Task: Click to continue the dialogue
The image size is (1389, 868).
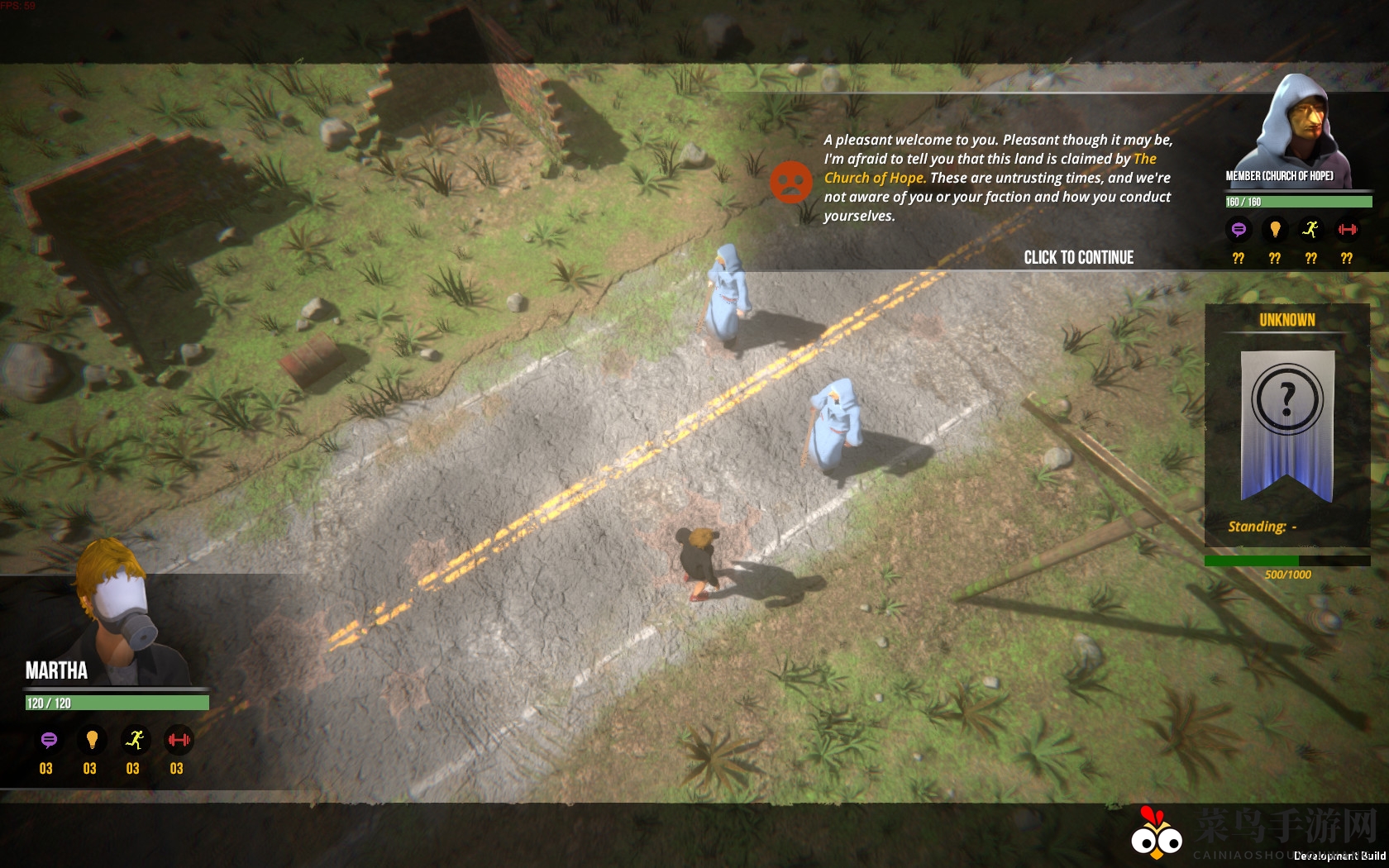Action: [x=1078, y=257]
